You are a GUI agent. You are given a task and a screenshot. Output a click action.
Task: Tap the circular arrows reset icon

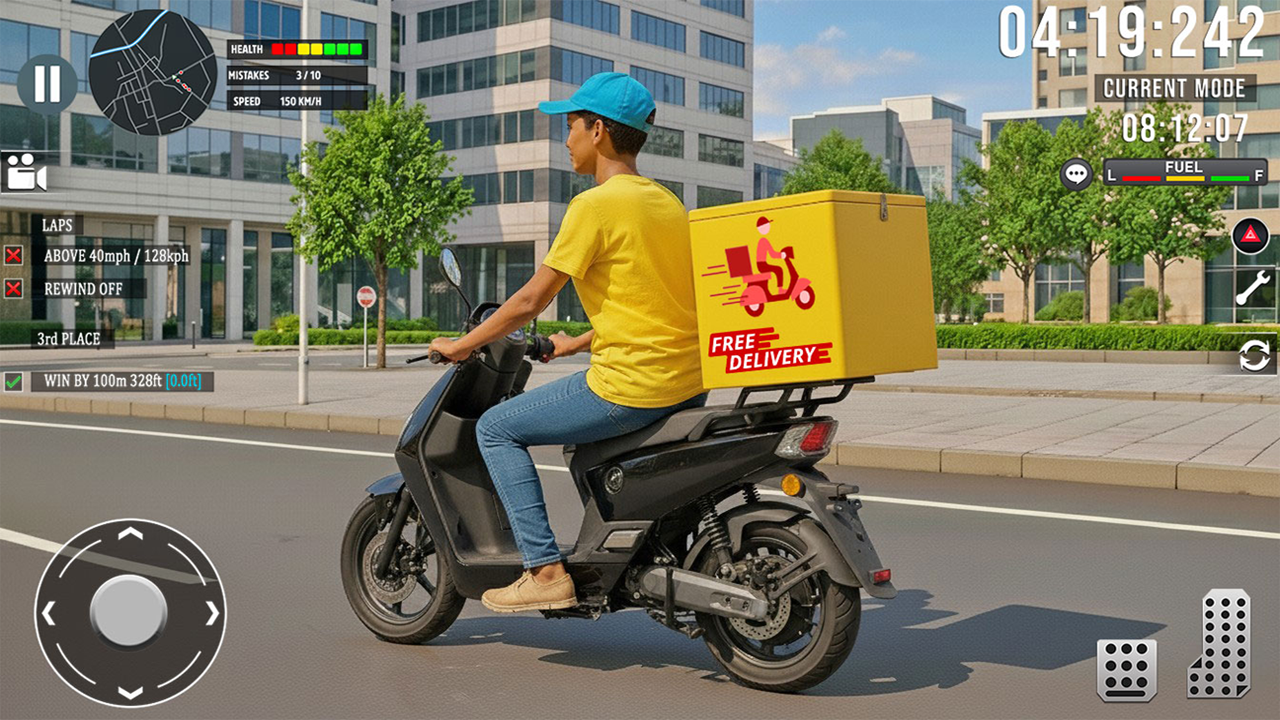[1254, 355]
